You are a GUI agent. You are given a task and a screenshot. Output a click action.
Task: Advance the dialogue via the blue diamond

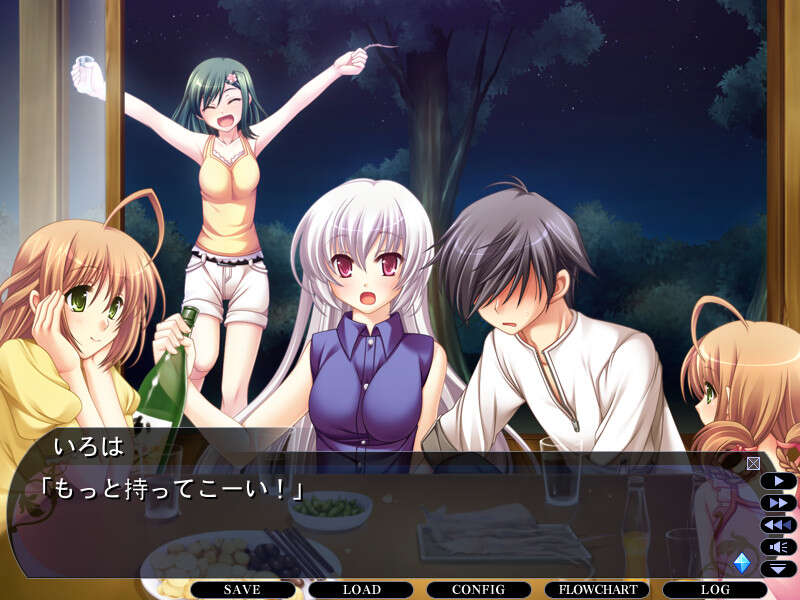(741, 563)
